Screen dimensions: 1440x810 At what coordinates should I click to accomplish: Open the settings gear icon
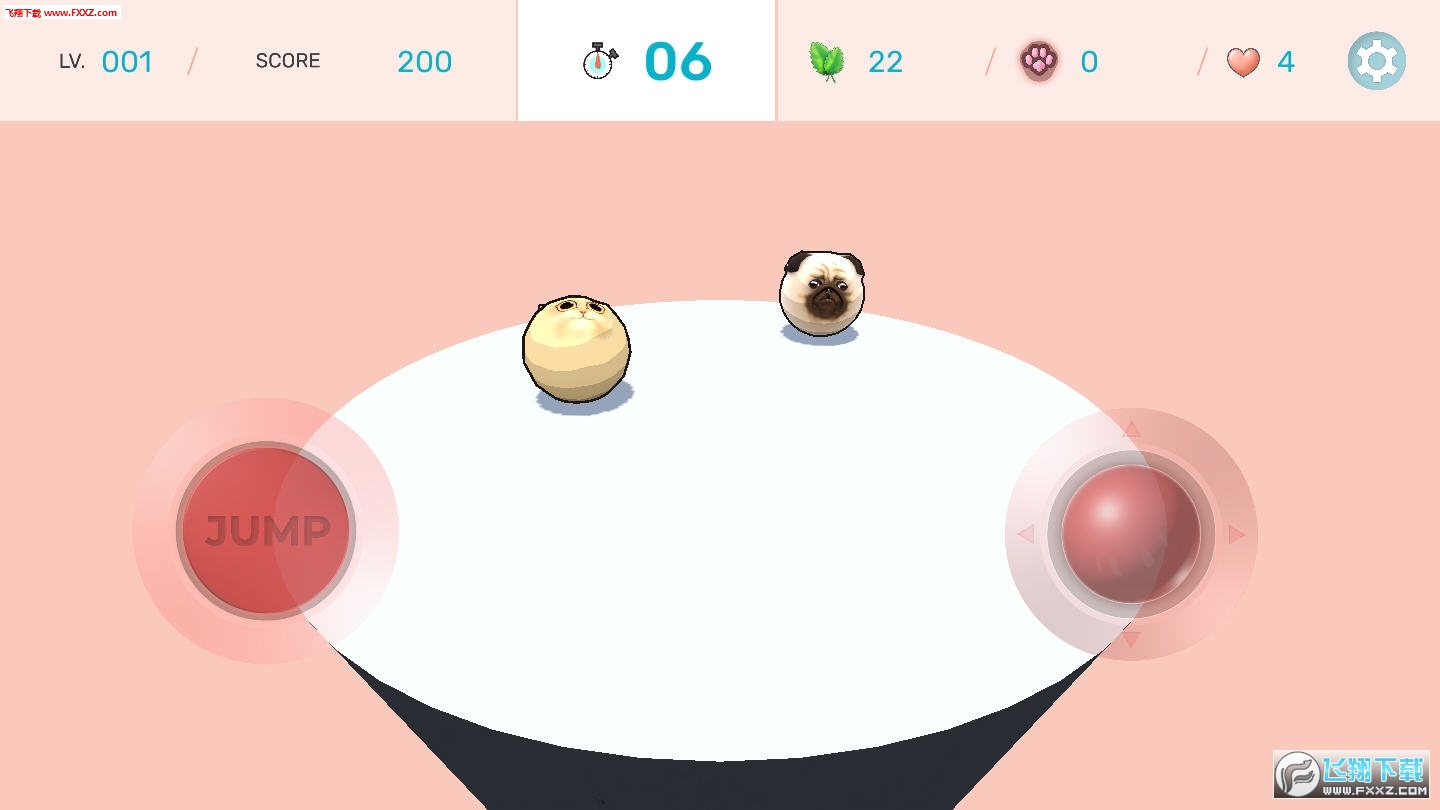click(x=1376, y=61)
